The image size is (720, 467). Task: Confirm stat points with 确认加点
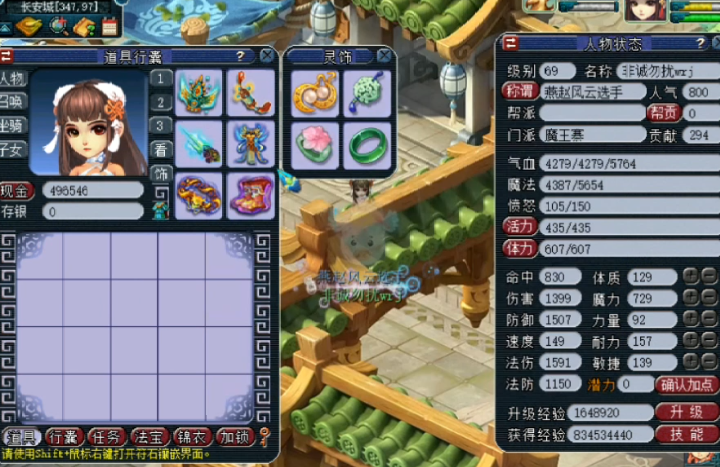point(687,384)
